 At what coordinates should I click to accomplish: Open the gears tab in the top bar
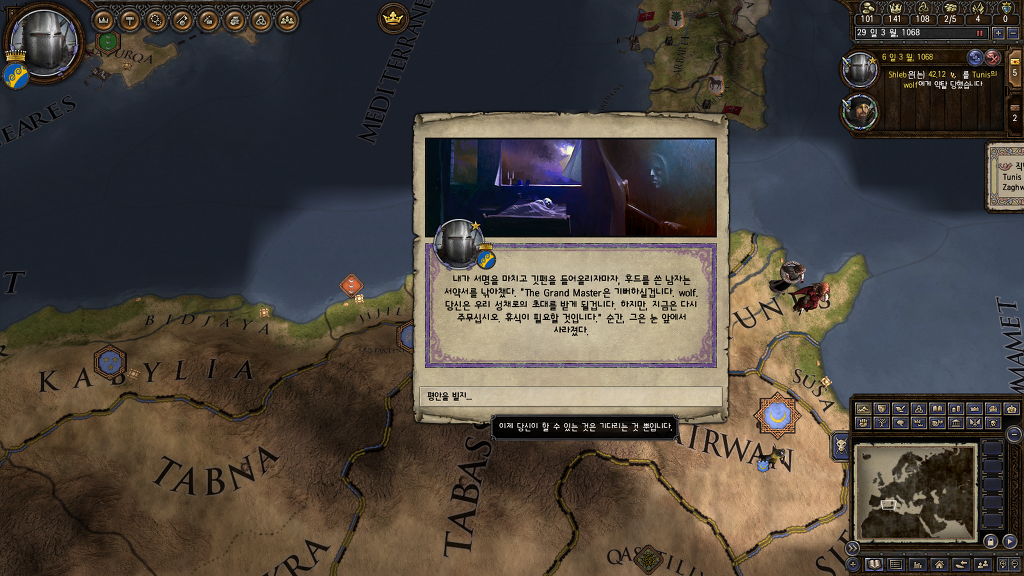(156, 20)
